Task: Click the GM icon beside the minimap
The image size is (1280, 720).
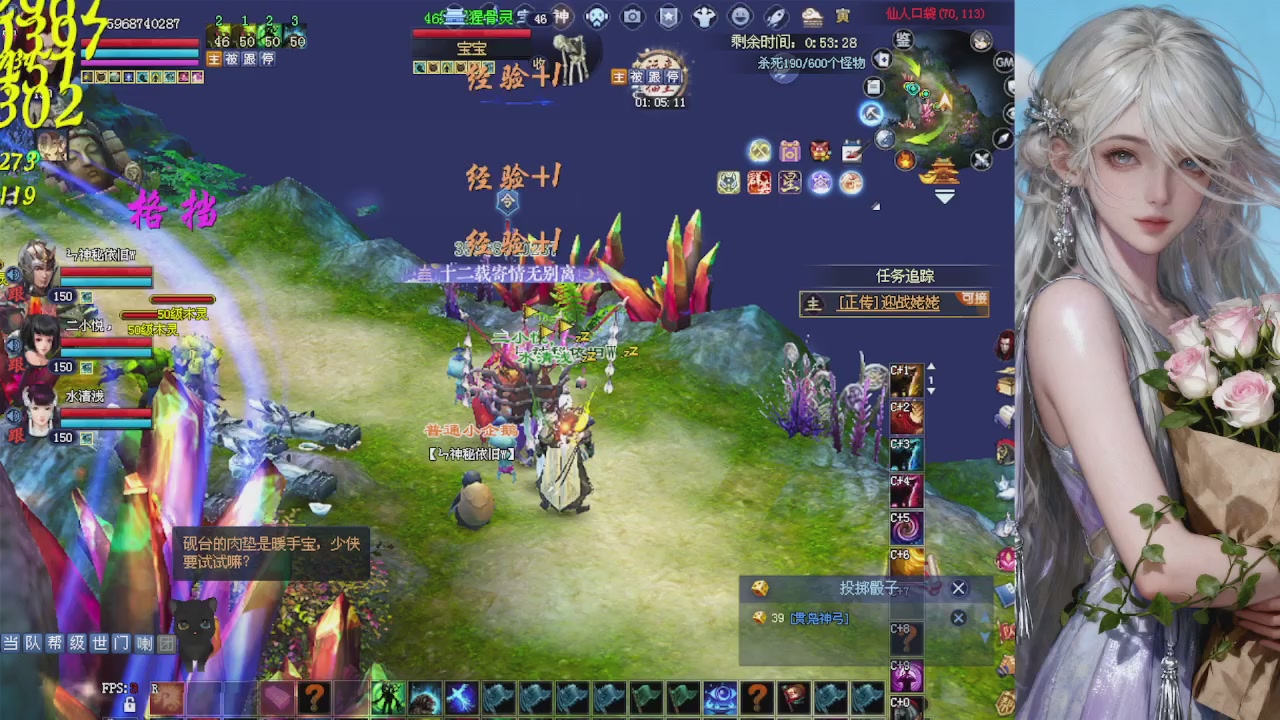Action: click(1005, 61)
